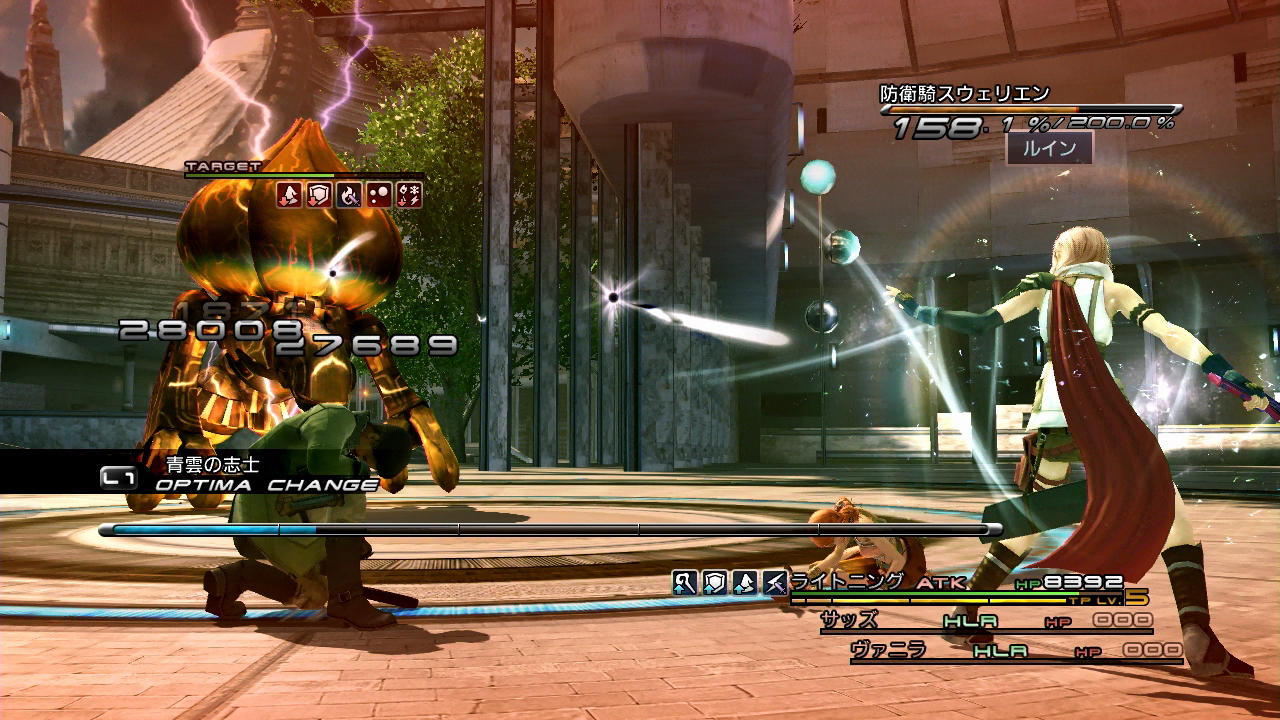Screen dimensions: 1280x720
Task: Inspect the three-bubble poison status icon
Action: (379, 195)
